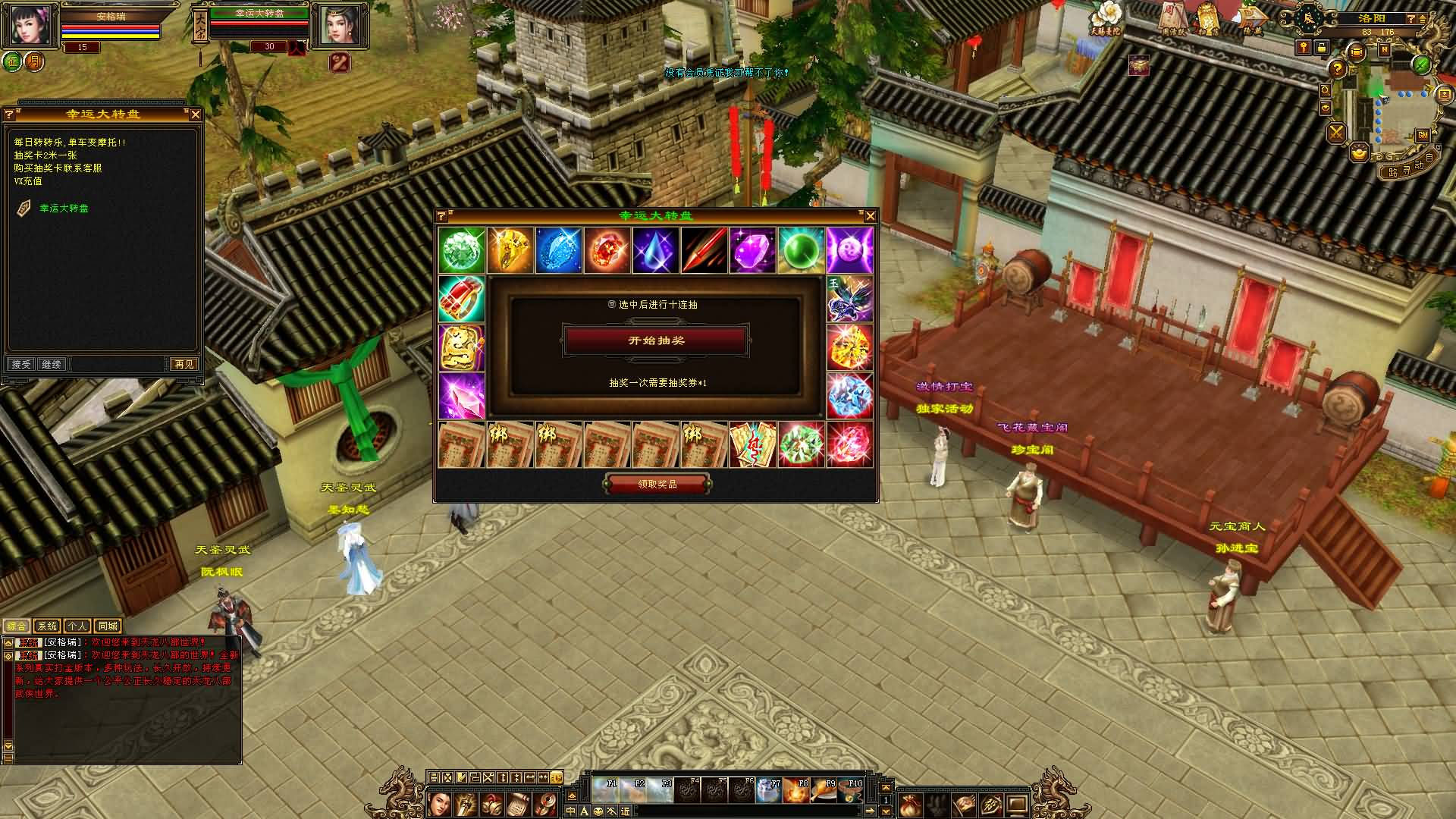1456x819 pixels.
Task: Claim prizes with the 领取奖品 button
Action: (657, 484)
